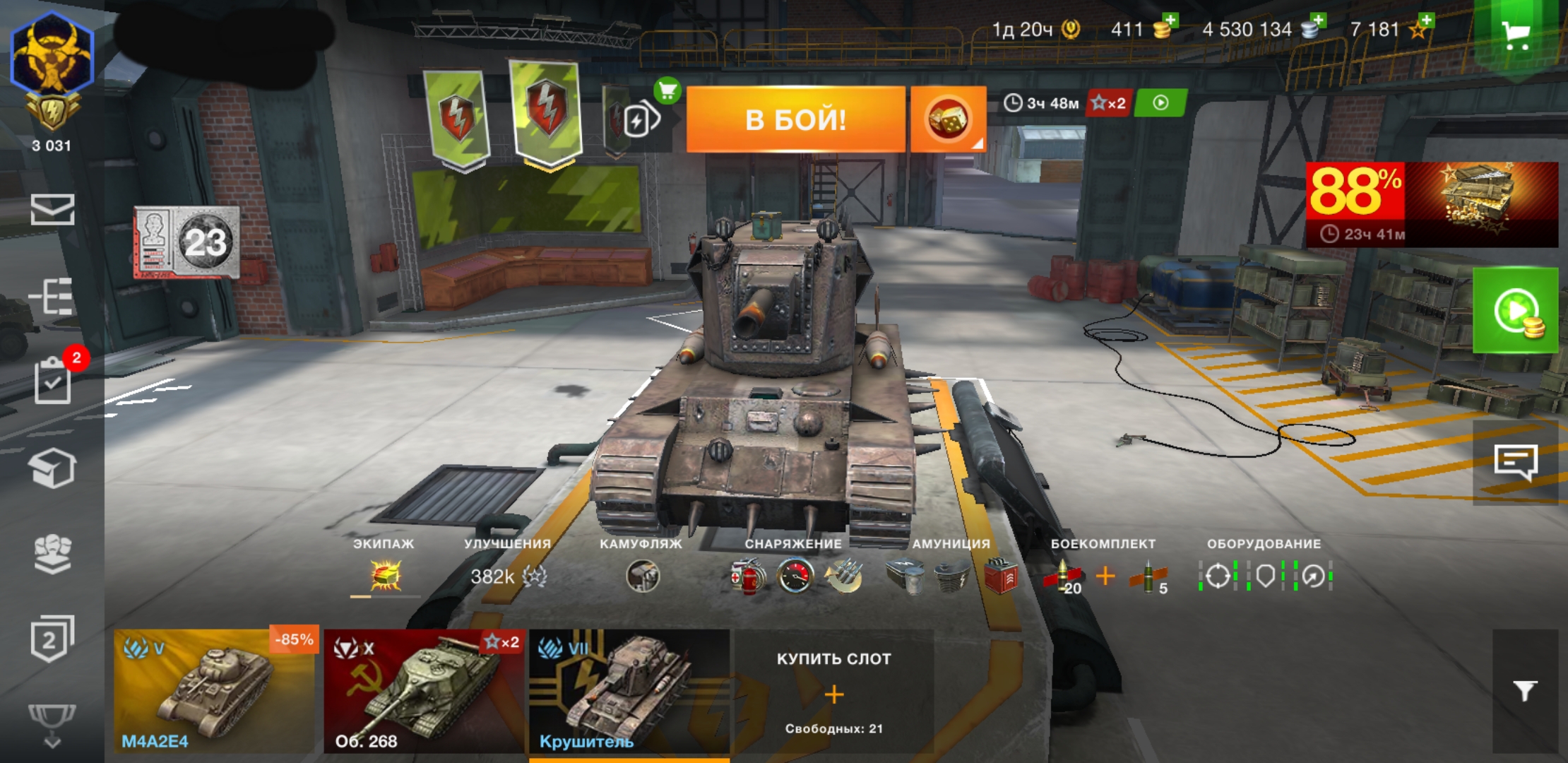This screenshot has height=763, width=1568.
Task: Open the tank filter funnel
Action: pyautogui.click(x=1525, y=690)
